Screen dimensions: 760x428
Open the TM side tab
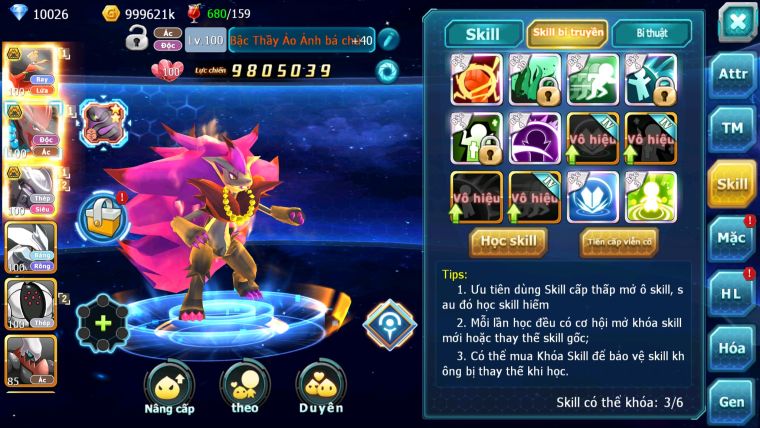(732, 129)
